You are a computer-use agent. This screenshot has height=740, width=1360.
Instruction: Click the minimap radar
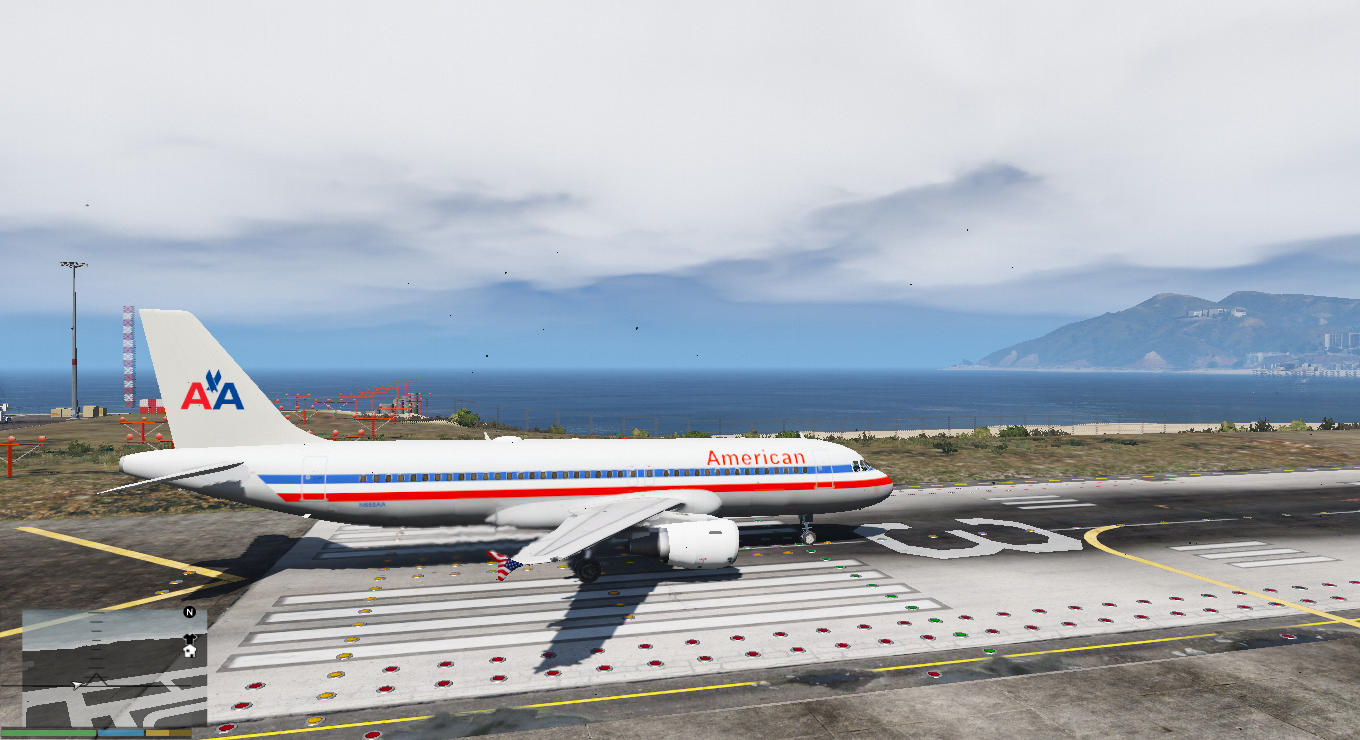pyautogui.click(x=113, y=668)
